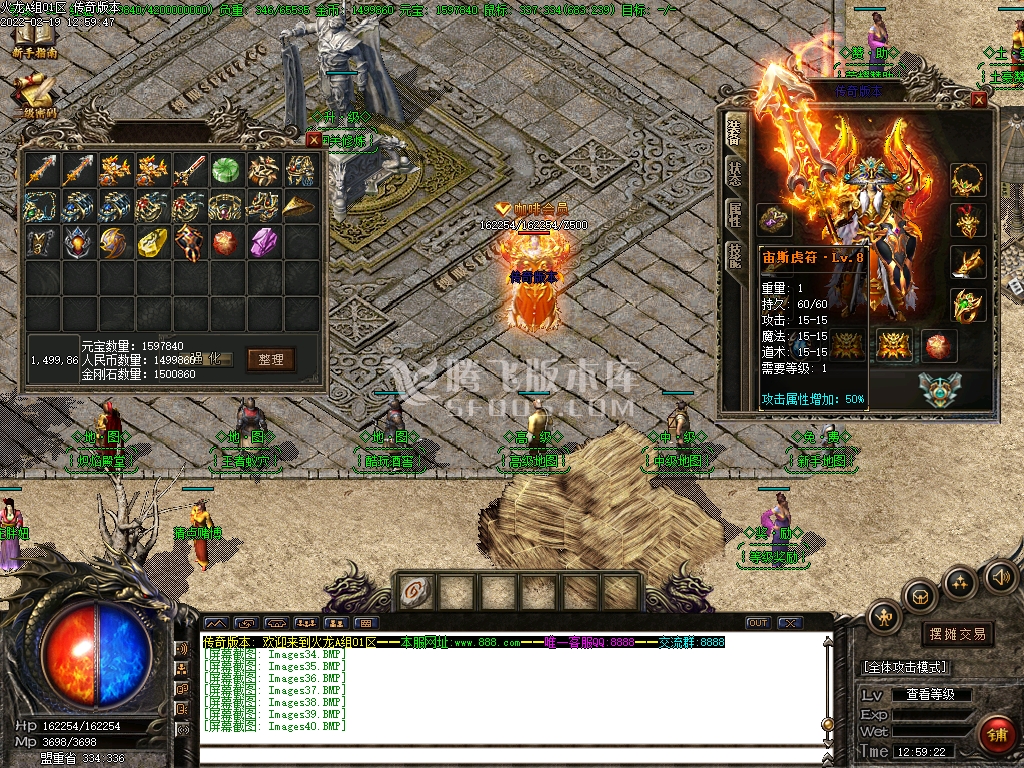Toggle the sound speaker button
The image size is (1024, 768).
click(1000, 577)
